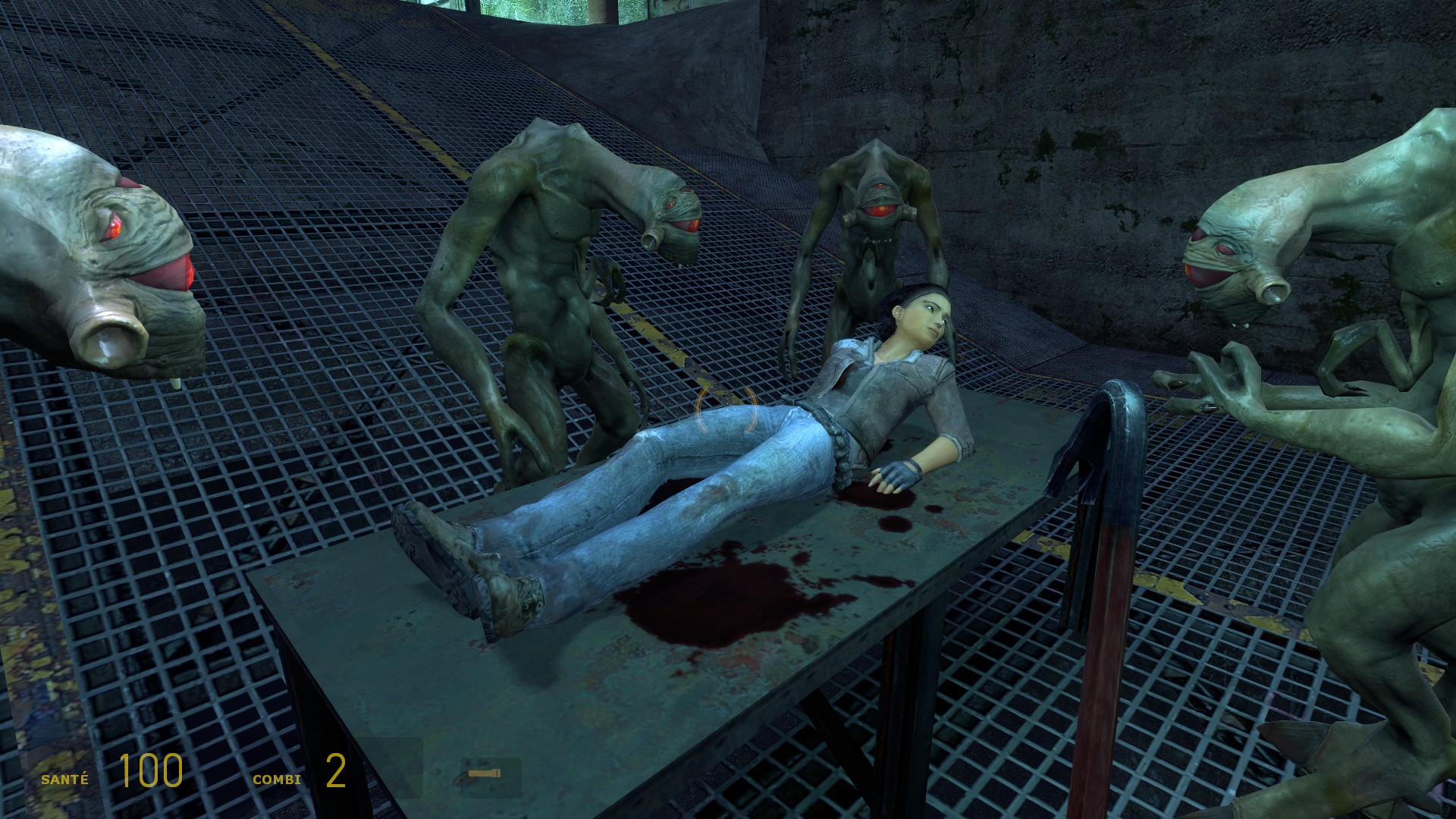The height and width of the screenshot is (819, 1456).
Task: Click the flashlight icon on the HUD
Action: click(x=485, y=773)
